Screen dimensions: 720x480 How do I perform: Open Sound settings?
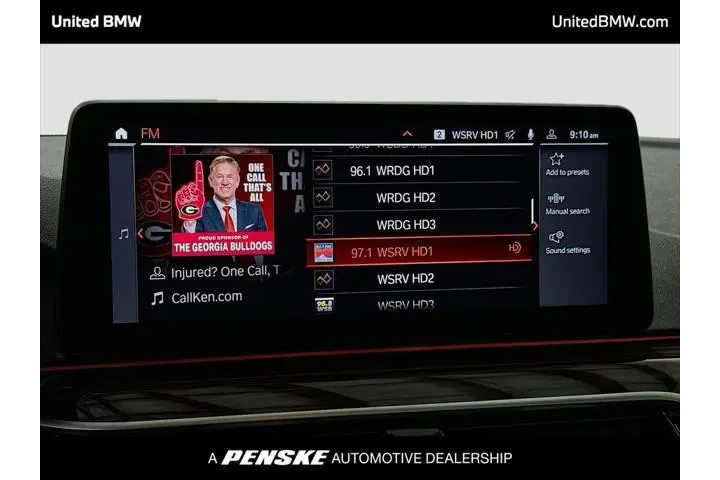567,242
